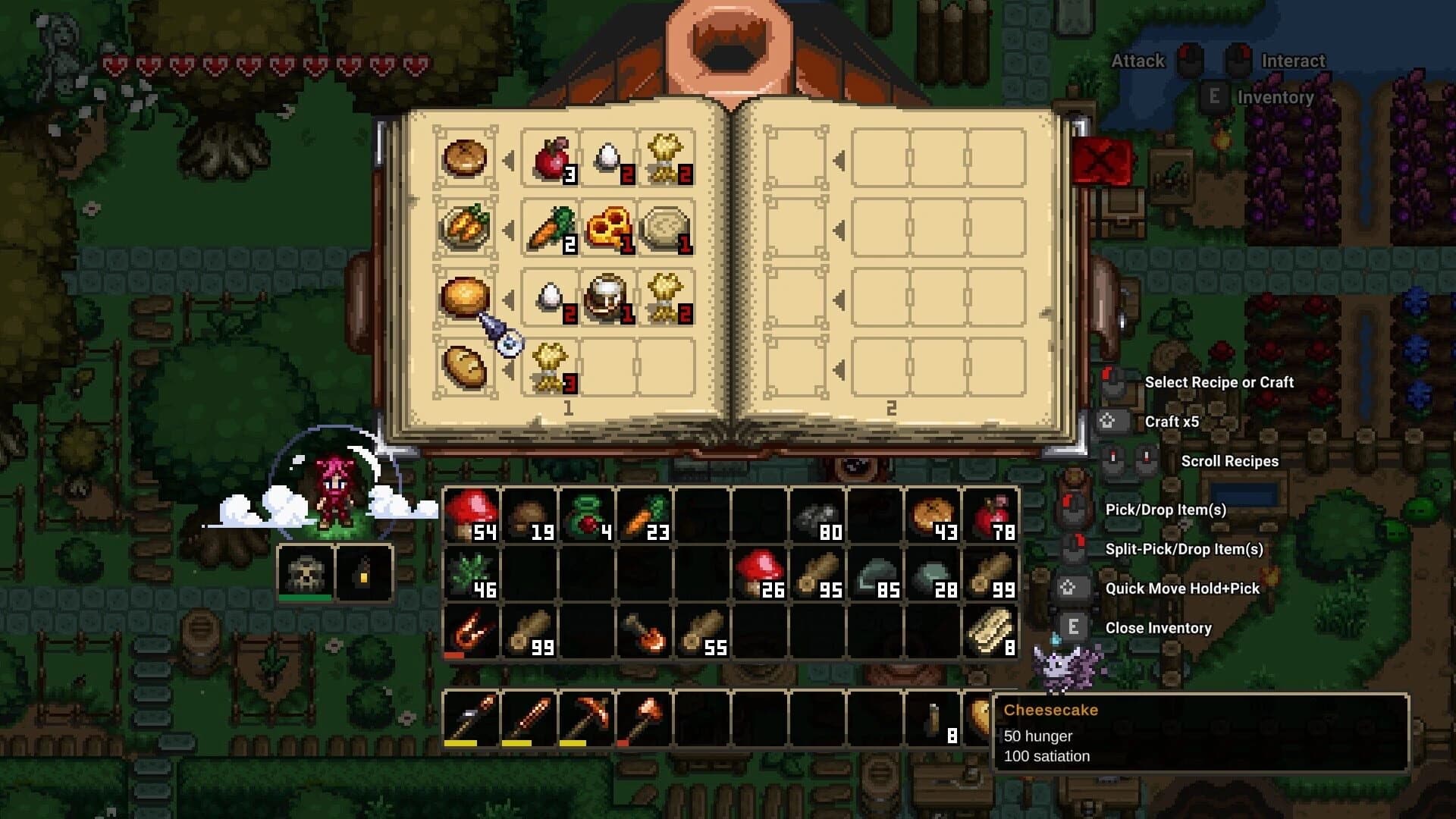
Task: Select the glazed carrots recipe
Action: tap(465, 227)
